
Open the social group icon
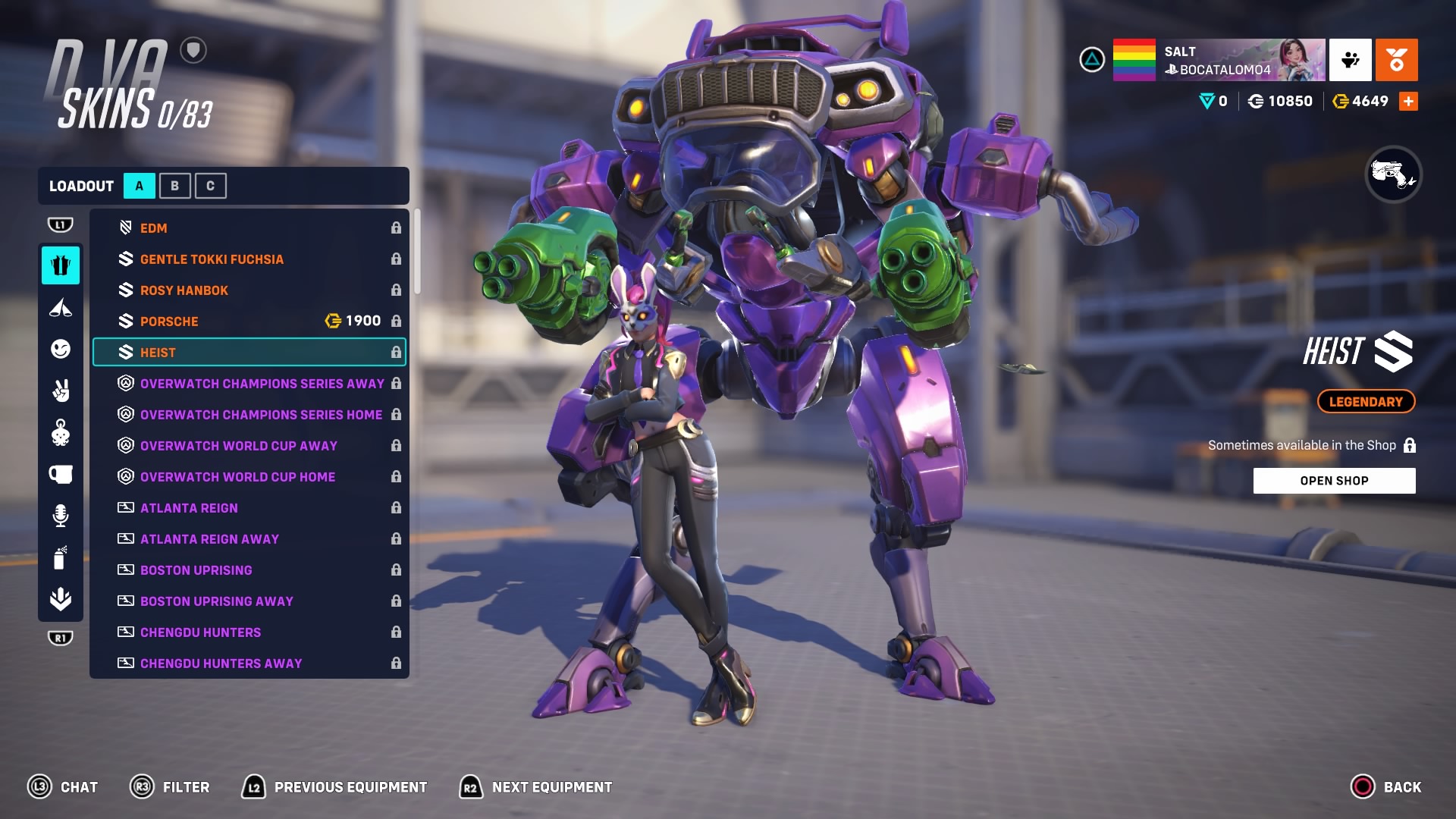1350,60
